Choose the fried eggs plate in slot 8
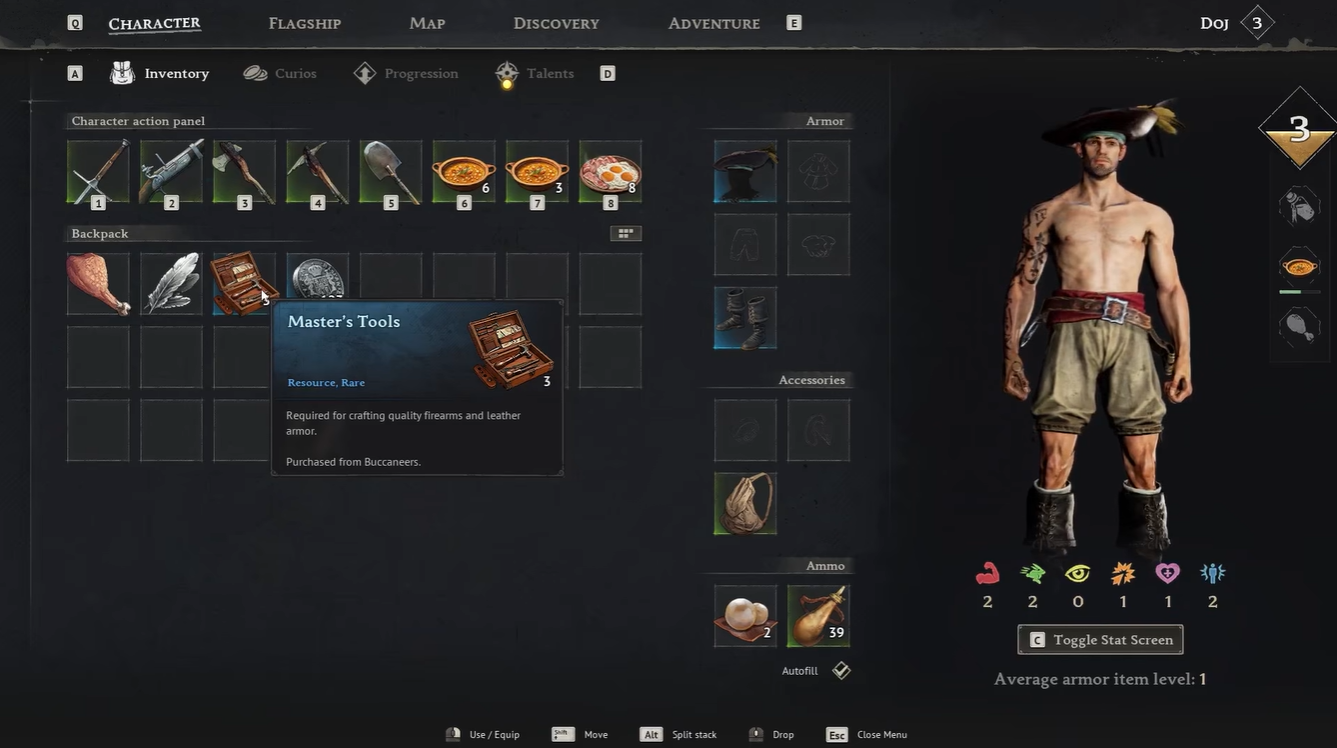Screen dimensions: 1337x748 point(611,172)
